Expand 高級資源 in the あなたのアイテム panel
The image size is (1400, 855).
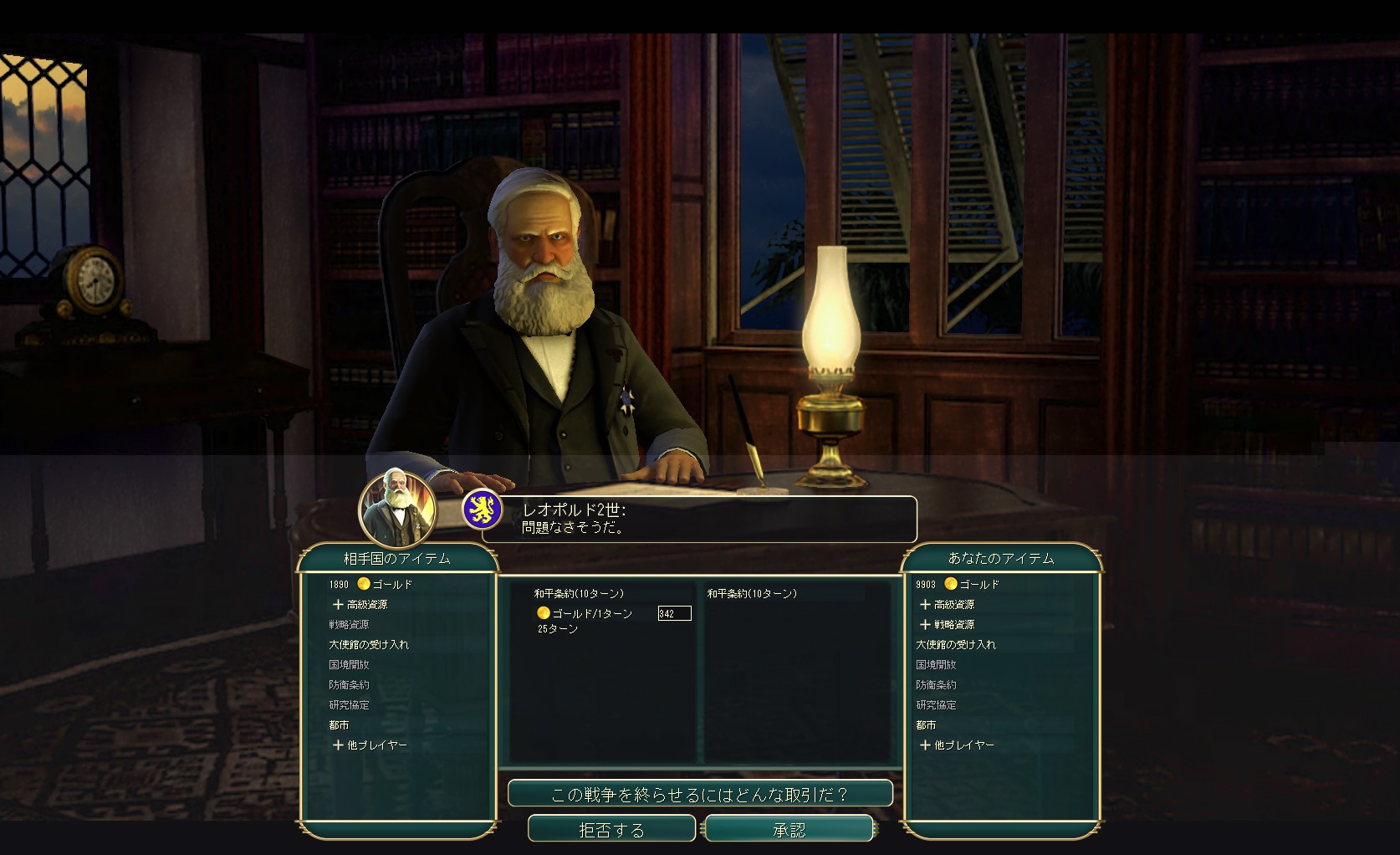coord(948,604)
